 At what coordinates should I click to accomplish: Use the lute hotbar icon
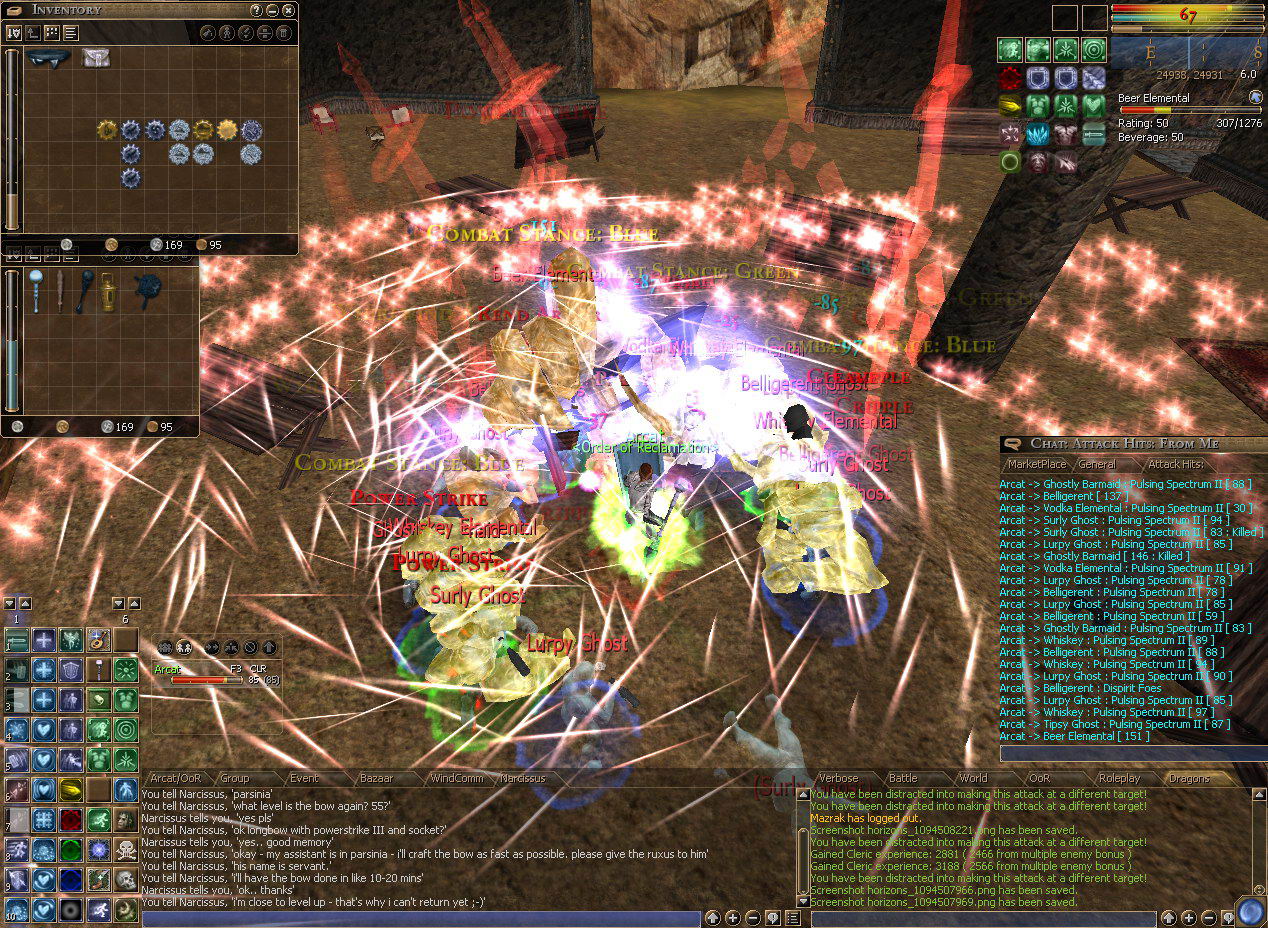pyautogui.click(x=97, y=639)
